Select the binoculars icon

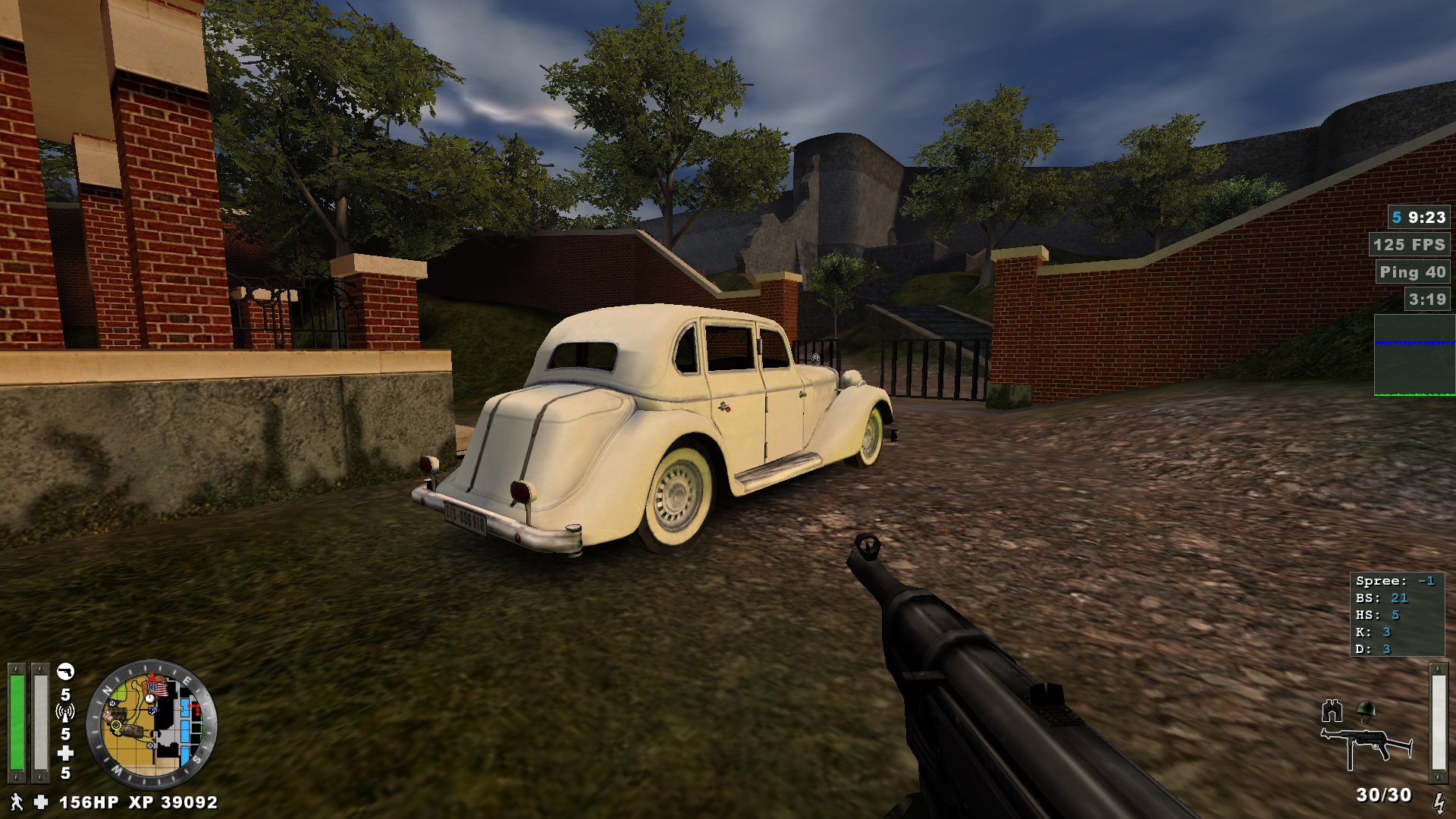click(1332, 711)
